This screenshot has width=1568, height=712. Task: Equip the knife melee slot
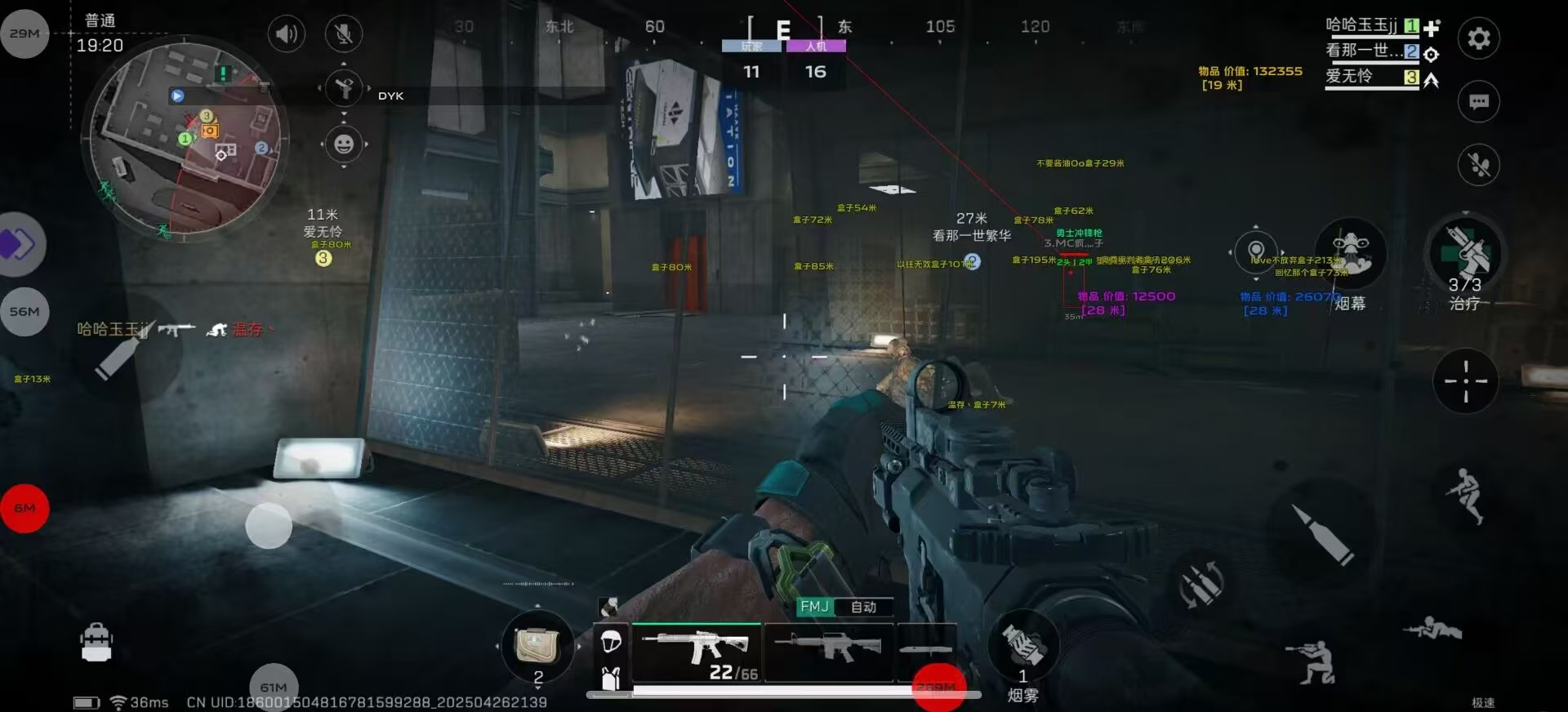click(x=926, y=650)
